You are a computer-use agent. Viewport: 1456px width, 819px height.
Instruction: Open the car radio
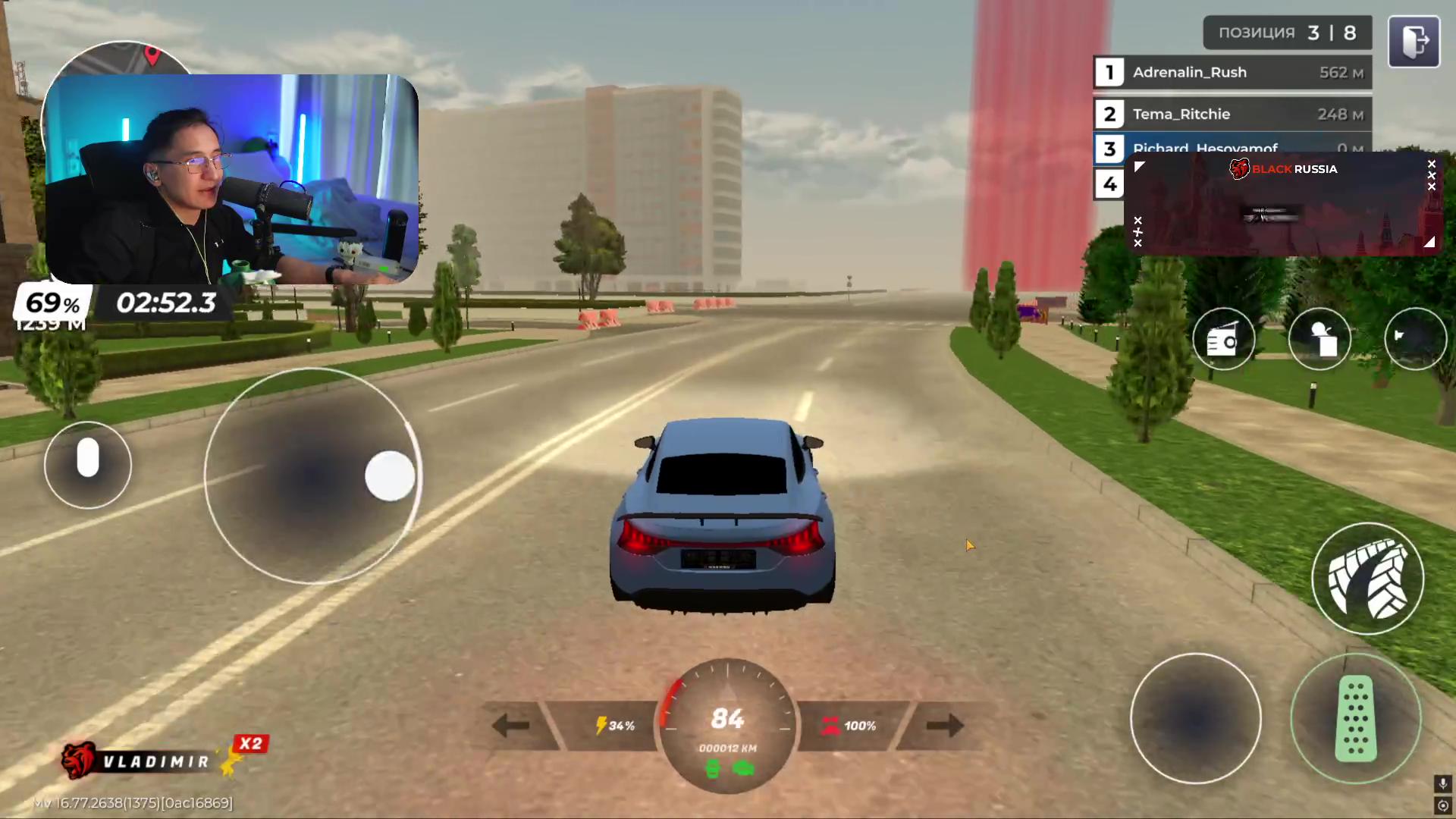[x=1223, y=340]
